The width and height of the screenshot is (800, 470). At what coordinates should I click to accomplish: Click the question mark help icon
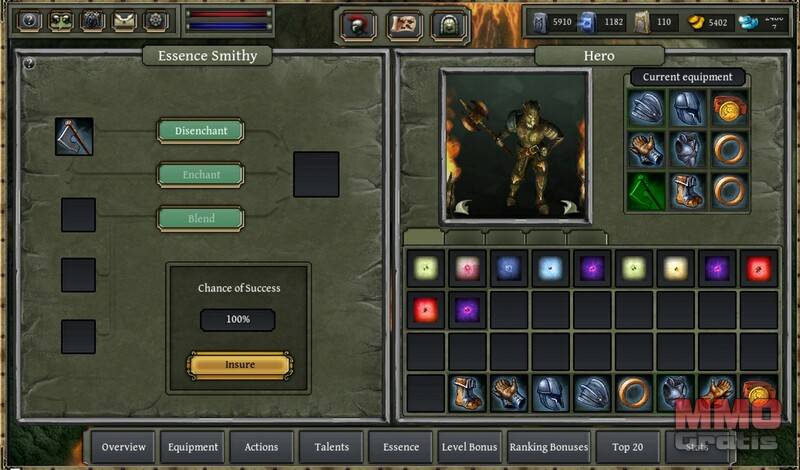(x=29, y=20)
